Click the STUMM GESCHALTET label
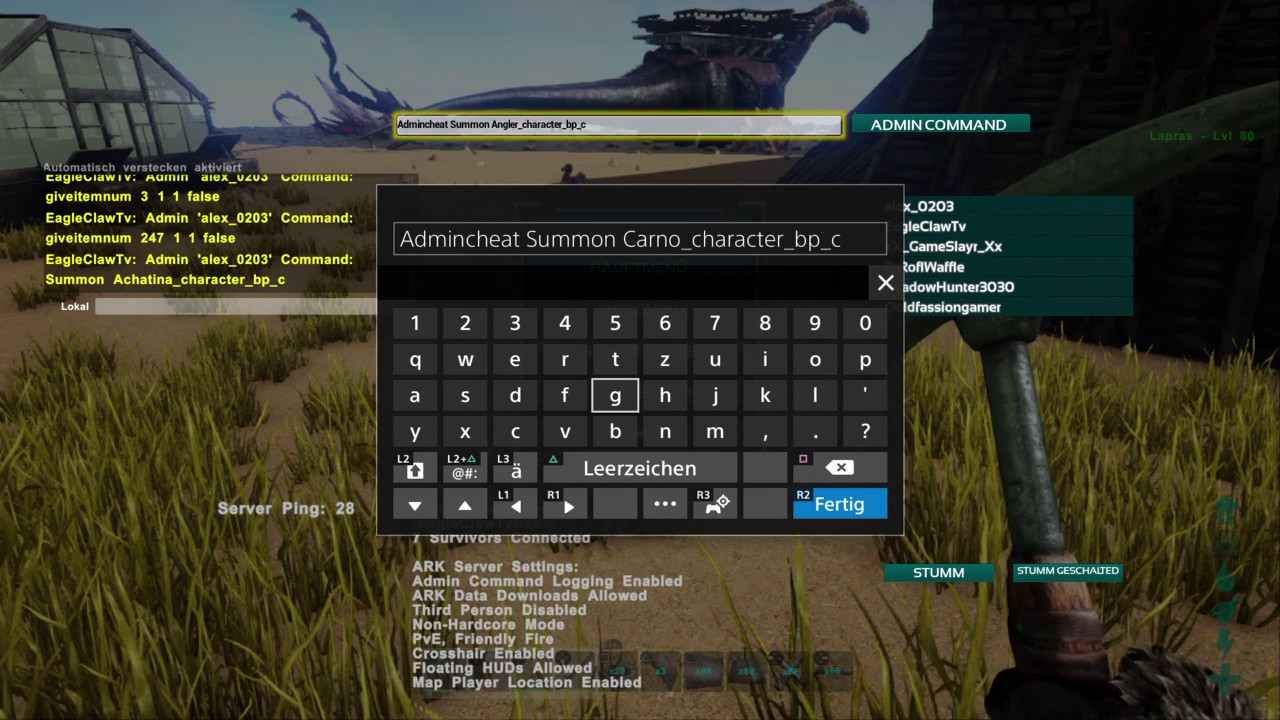This screenshot has height=720, width=1280. pyautogui.click(x=1067, y=570)
